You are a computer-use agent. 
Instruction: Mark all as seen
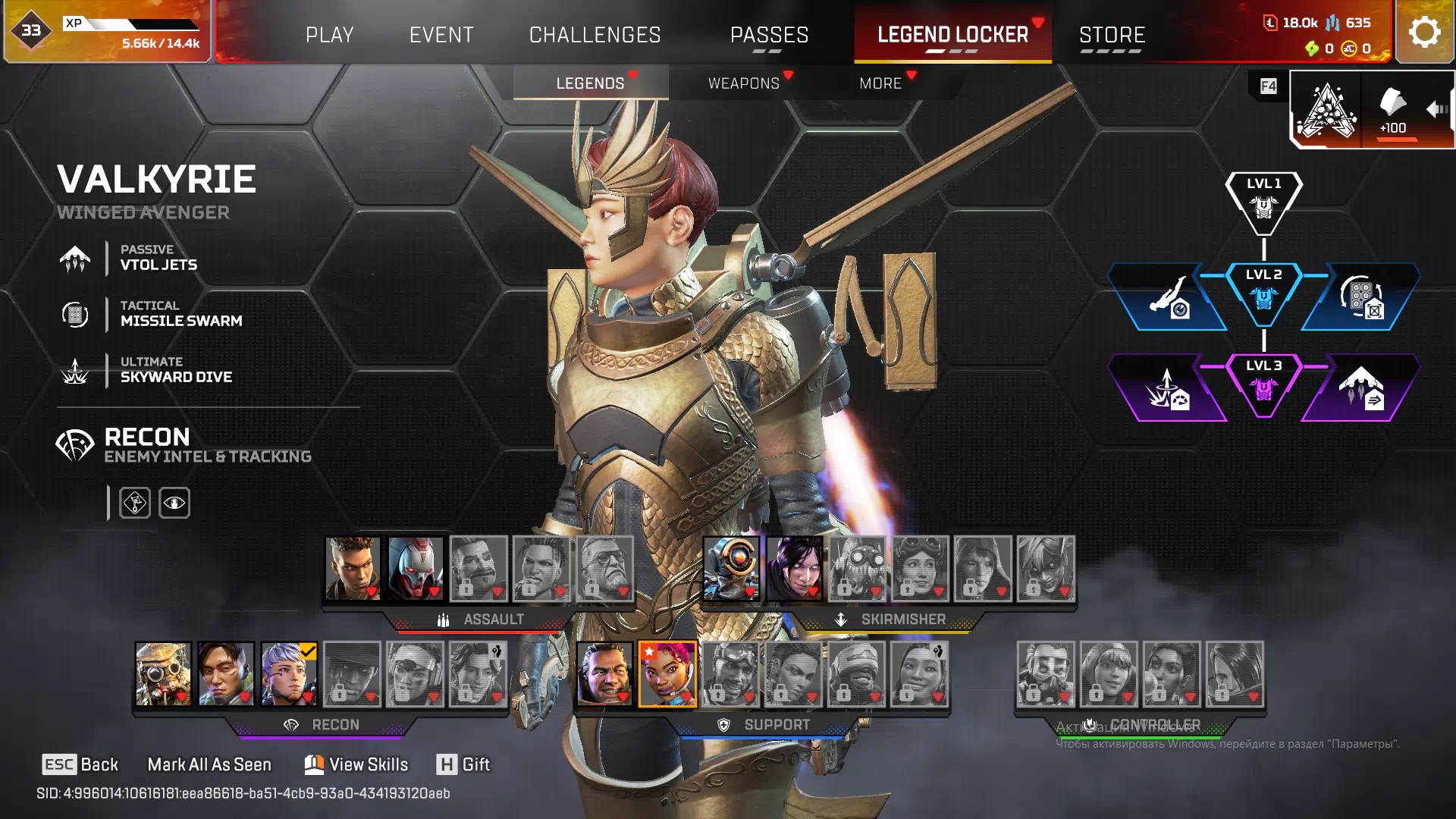(x=209, y=764)
